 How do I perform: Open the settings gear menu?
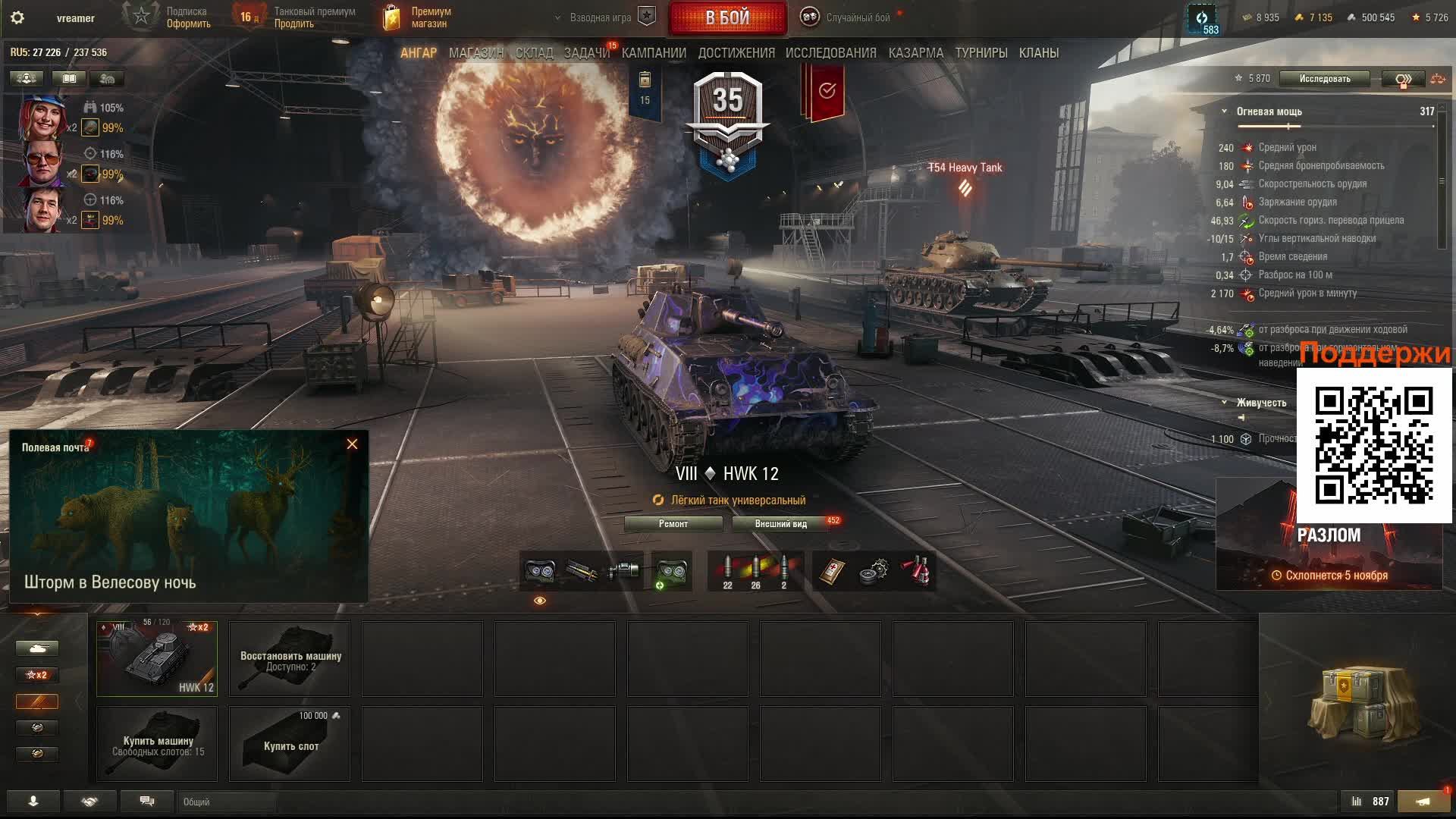coord(17,17)
